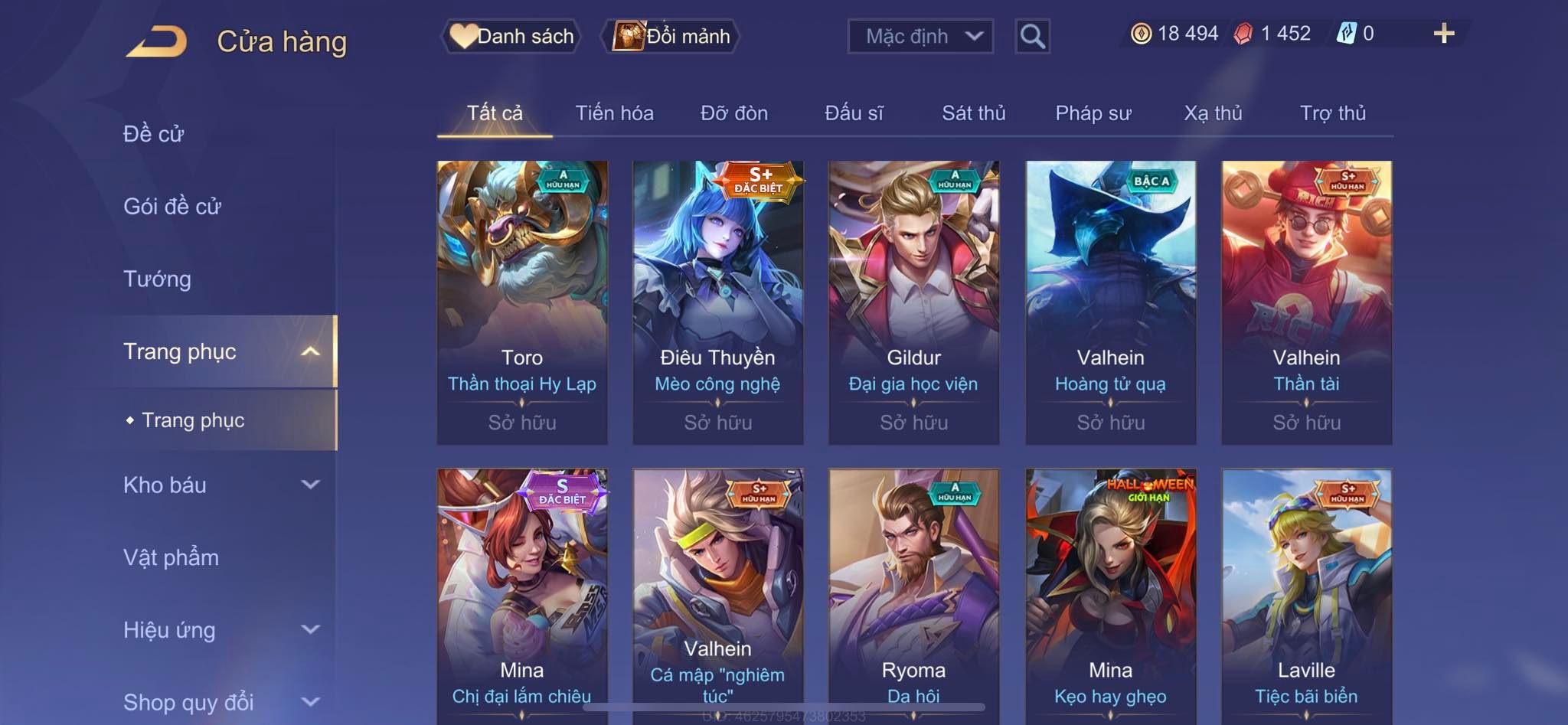Open Đổi mảnh fragment exchange

[671, 36]
